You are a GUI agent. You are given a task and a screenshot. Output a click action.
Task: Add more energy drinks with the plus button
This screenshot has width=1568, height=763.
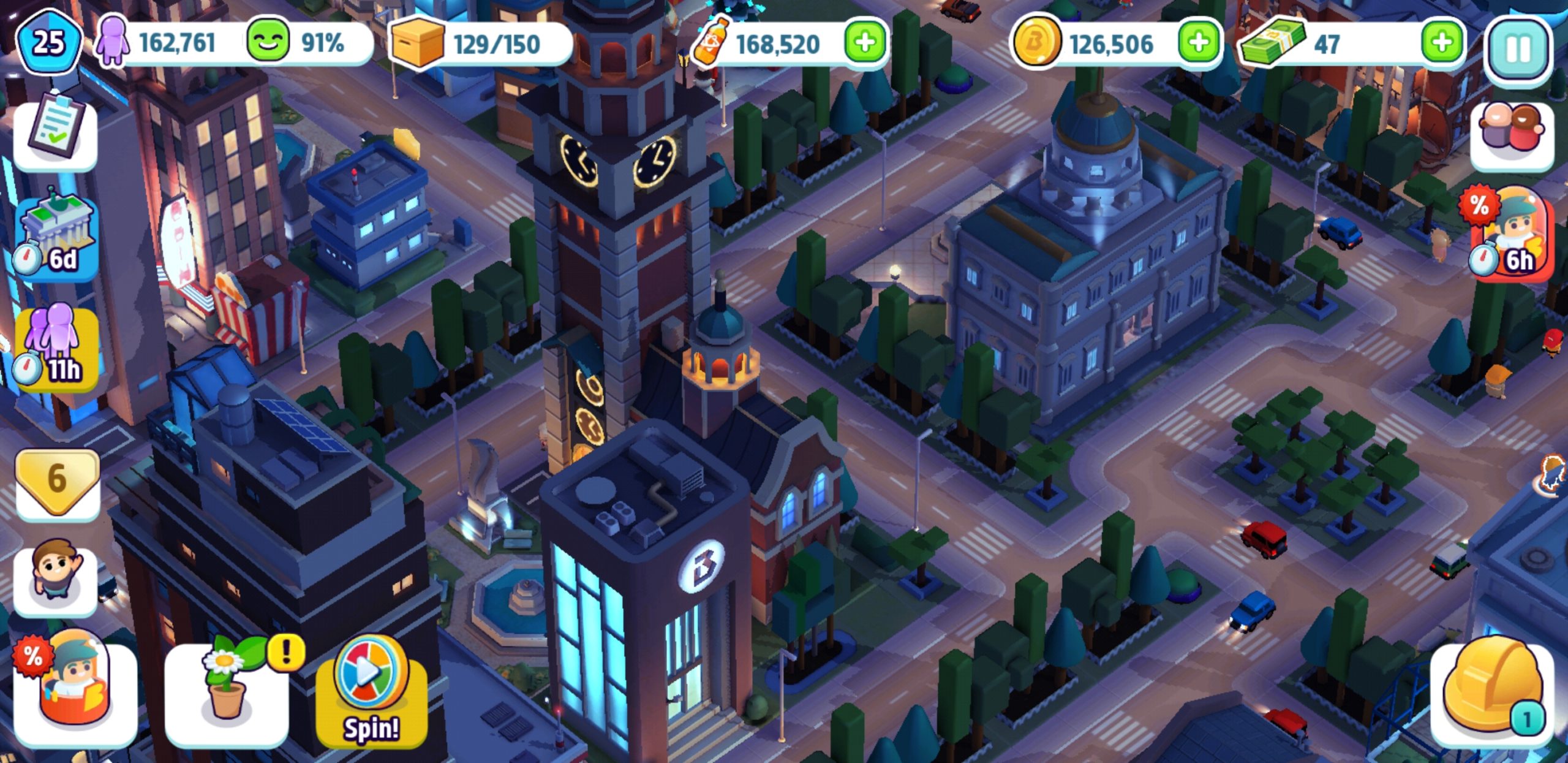click(x=865, y=43)
